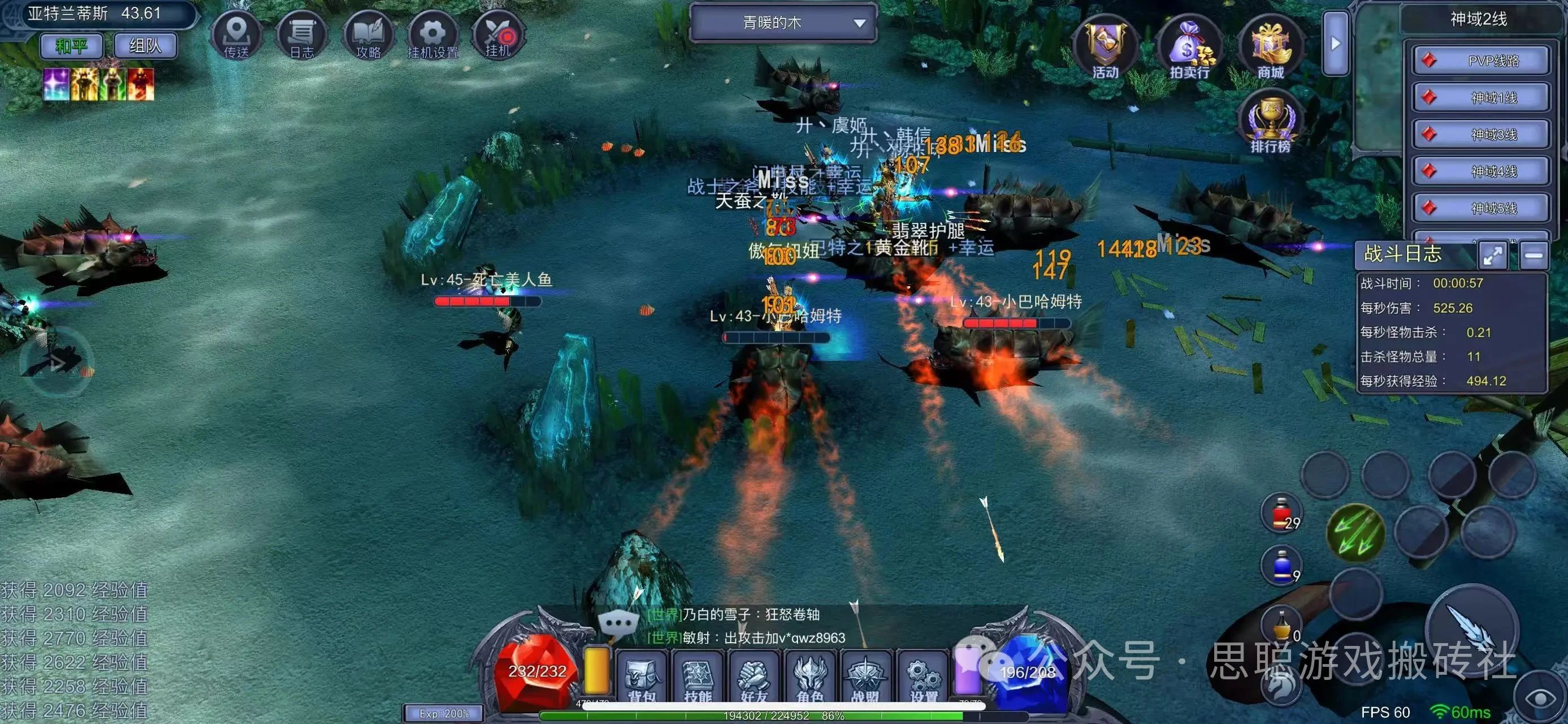This screenshot has height=724, width=1568.
Task: Use the red health potion
Action: coord(1281,514)
